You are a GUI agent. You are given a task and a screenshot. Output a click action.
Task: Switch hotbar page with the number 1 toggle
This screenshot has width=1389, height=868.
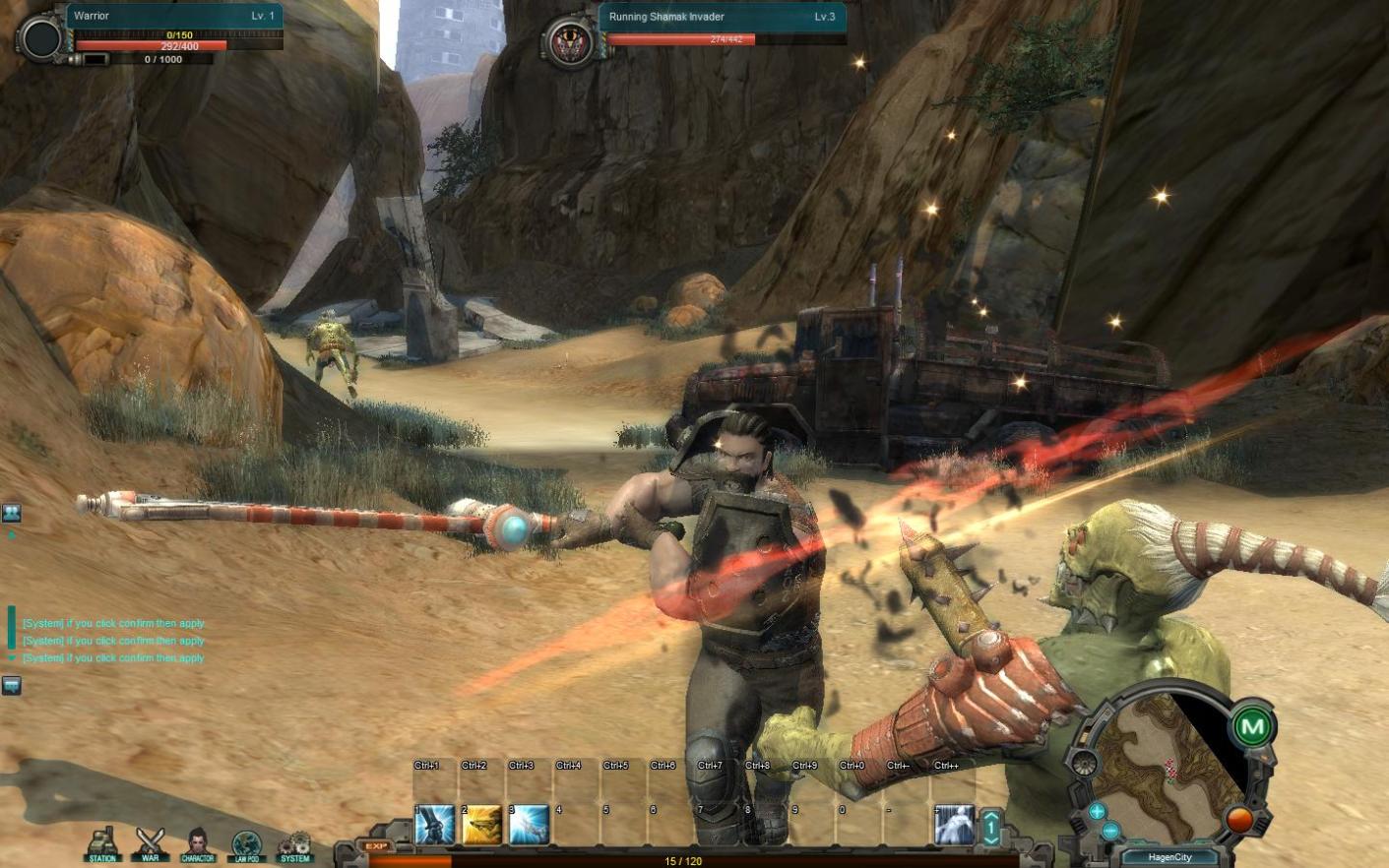coord(991,828)
